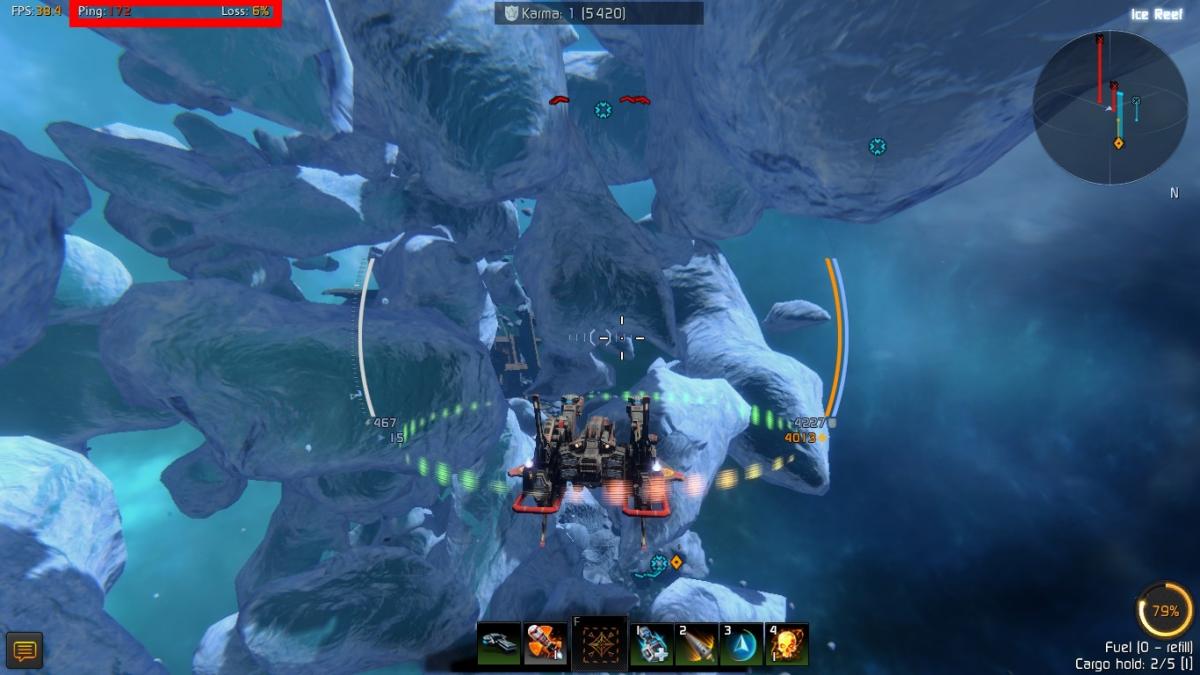Image resolution: width=1200 pixels, height=675 pixels.
Task: Select the gun turret weapon slot
Action: [498, 644]
